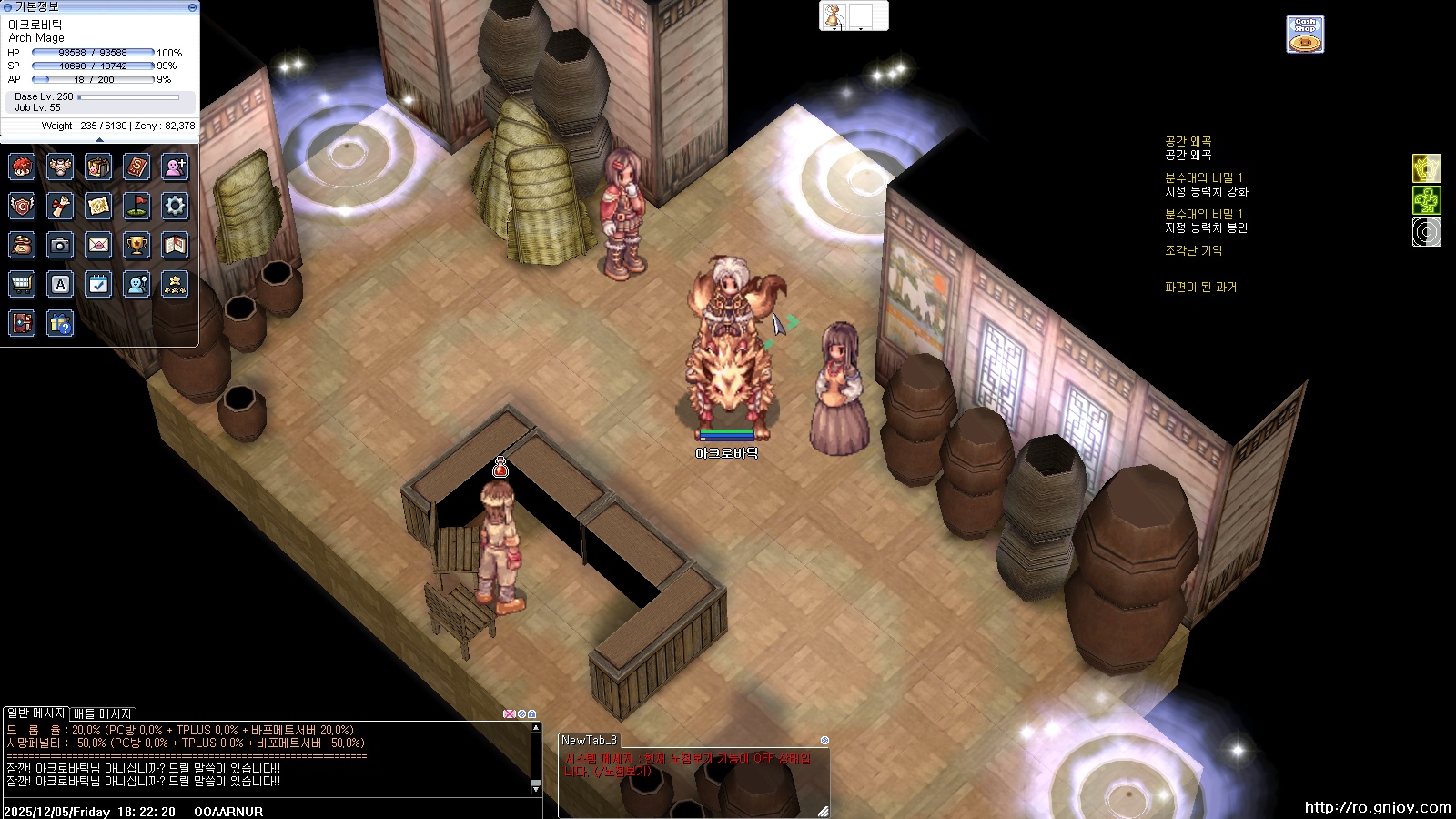Open the trophy achievements window
Viewport: 1456px width, 819px height.
(136, 245)
